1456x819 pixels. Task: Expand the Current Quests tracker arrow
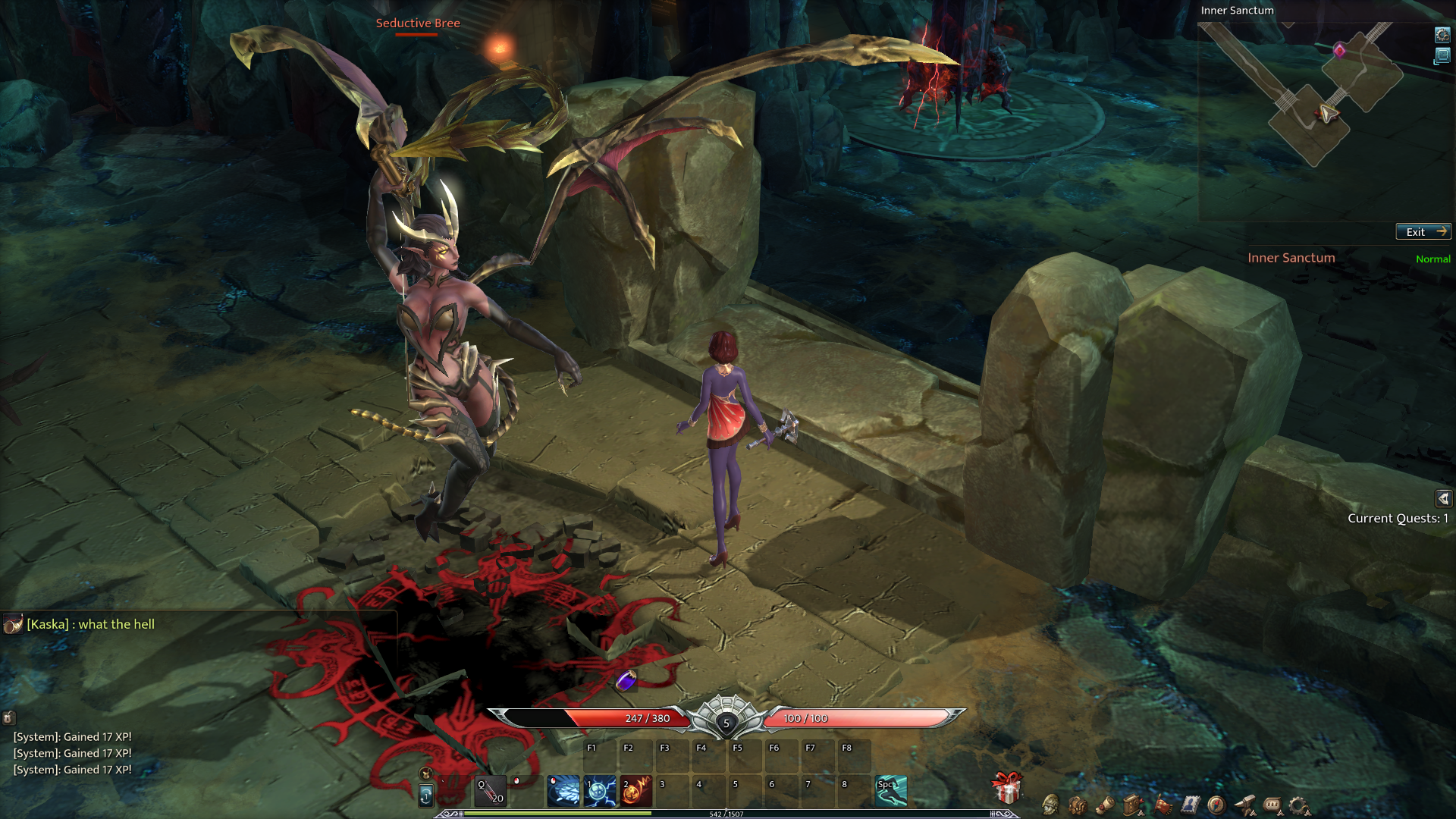click(x=1443, y=498)
